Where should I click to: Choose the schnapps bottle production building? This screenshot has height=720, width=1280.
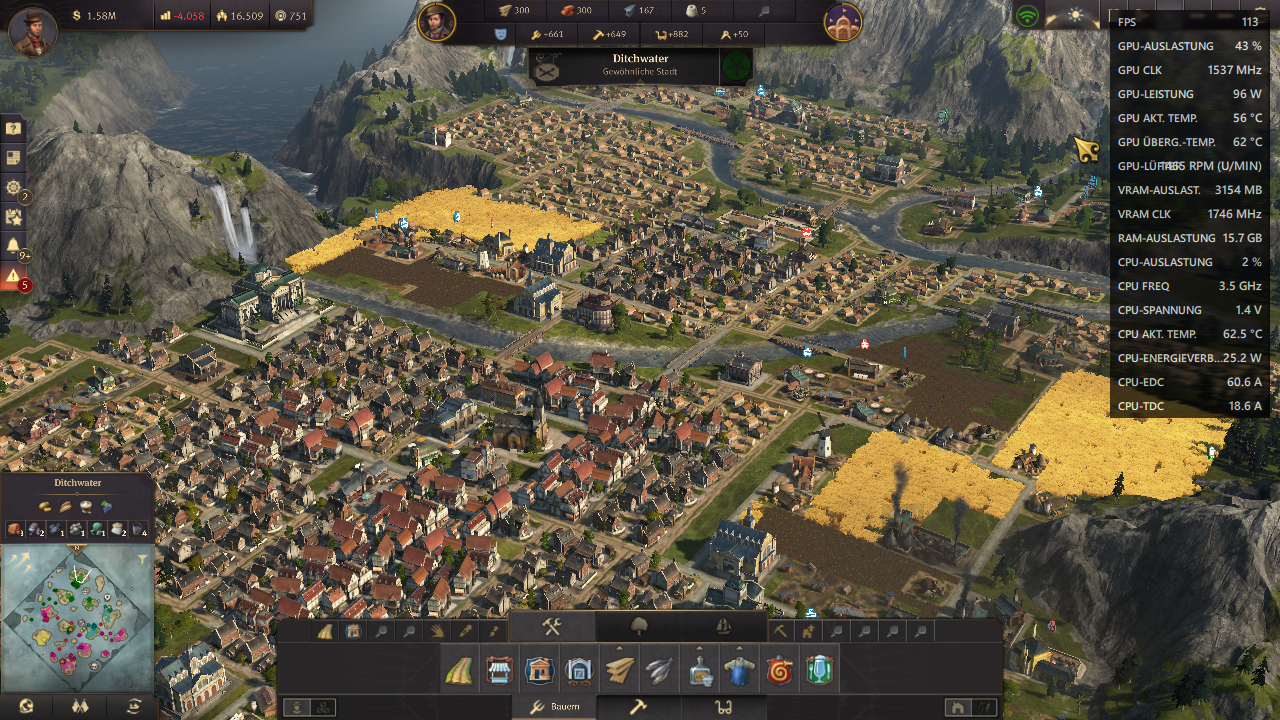[700, 671]
